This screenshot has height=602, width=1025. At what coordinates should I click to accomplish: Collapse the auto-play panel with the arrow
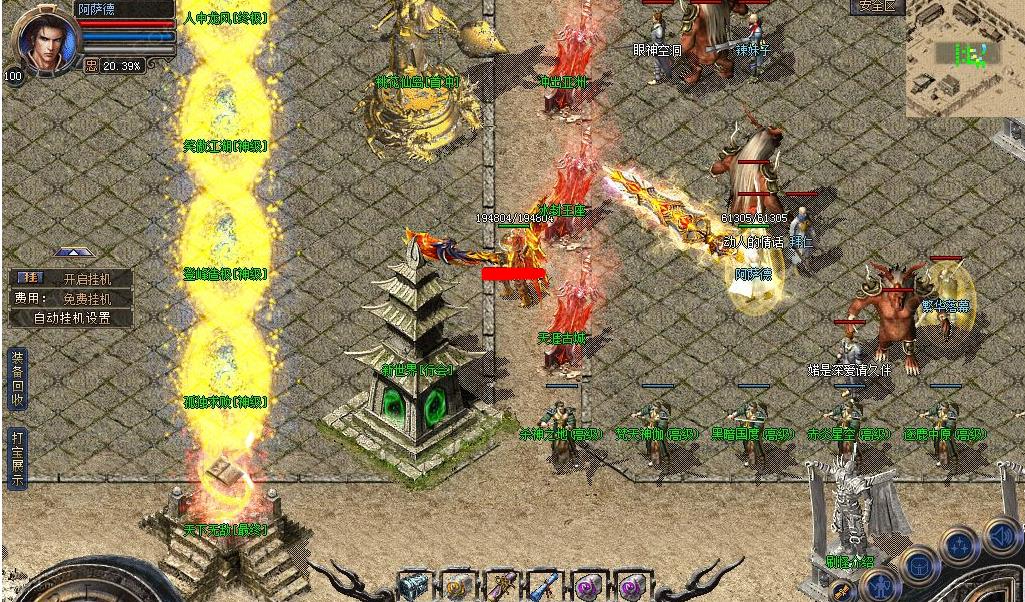tap(69, 252)
